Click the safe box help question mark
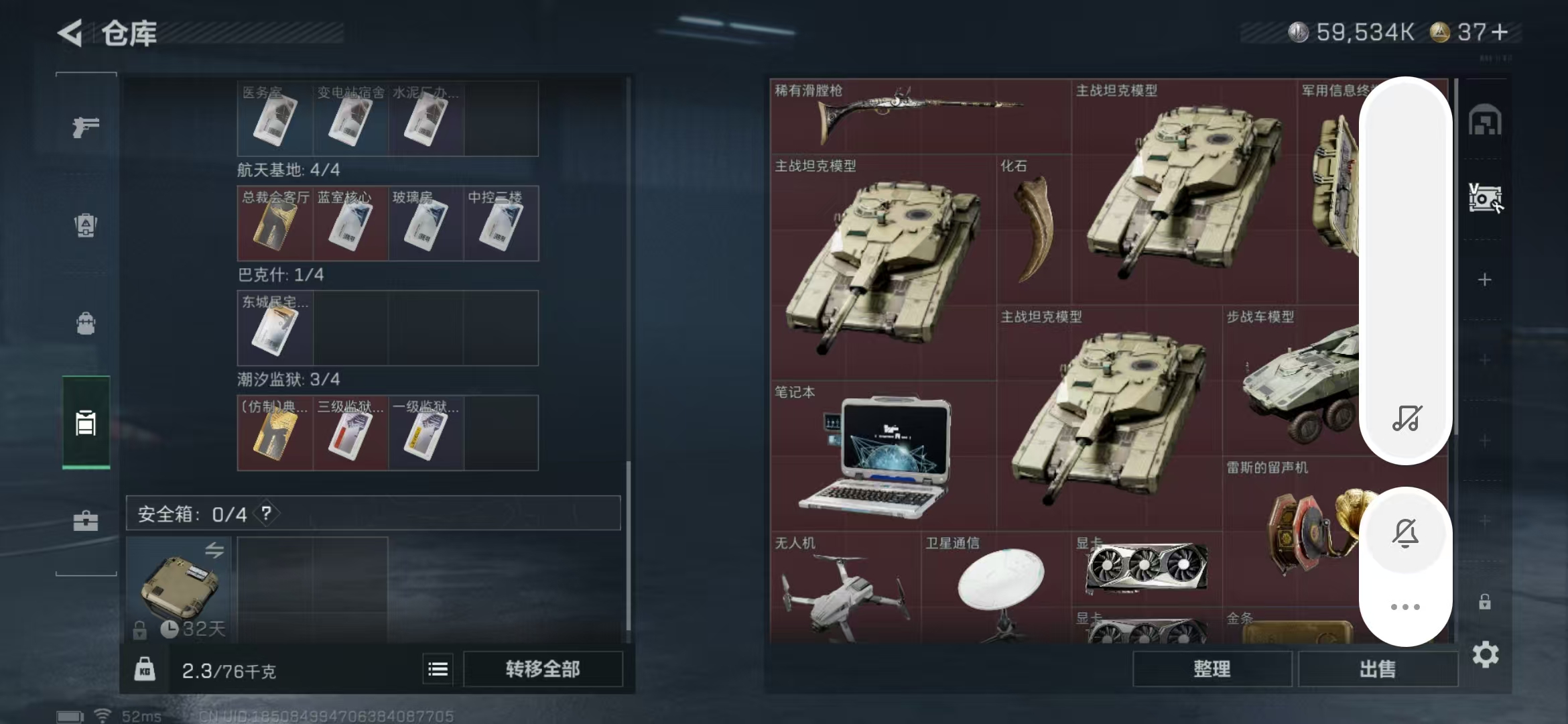Viewport: 1568px width, 724px height. tap(267, 514)
